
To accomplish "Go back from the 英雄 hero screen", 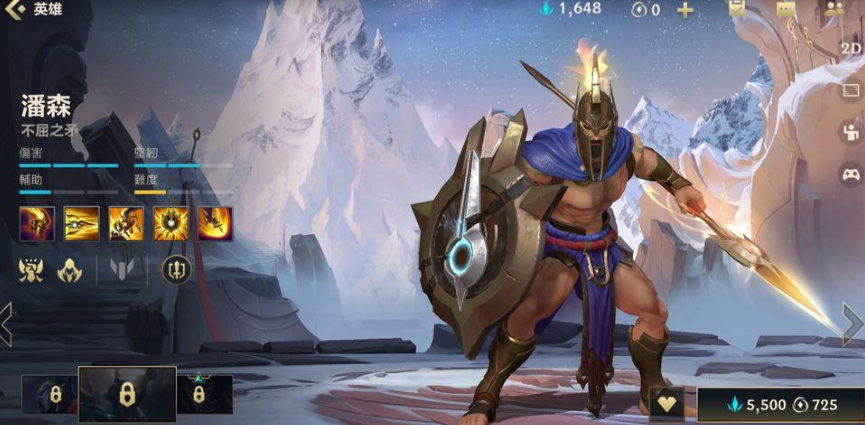I will click(x=14, y=10).
